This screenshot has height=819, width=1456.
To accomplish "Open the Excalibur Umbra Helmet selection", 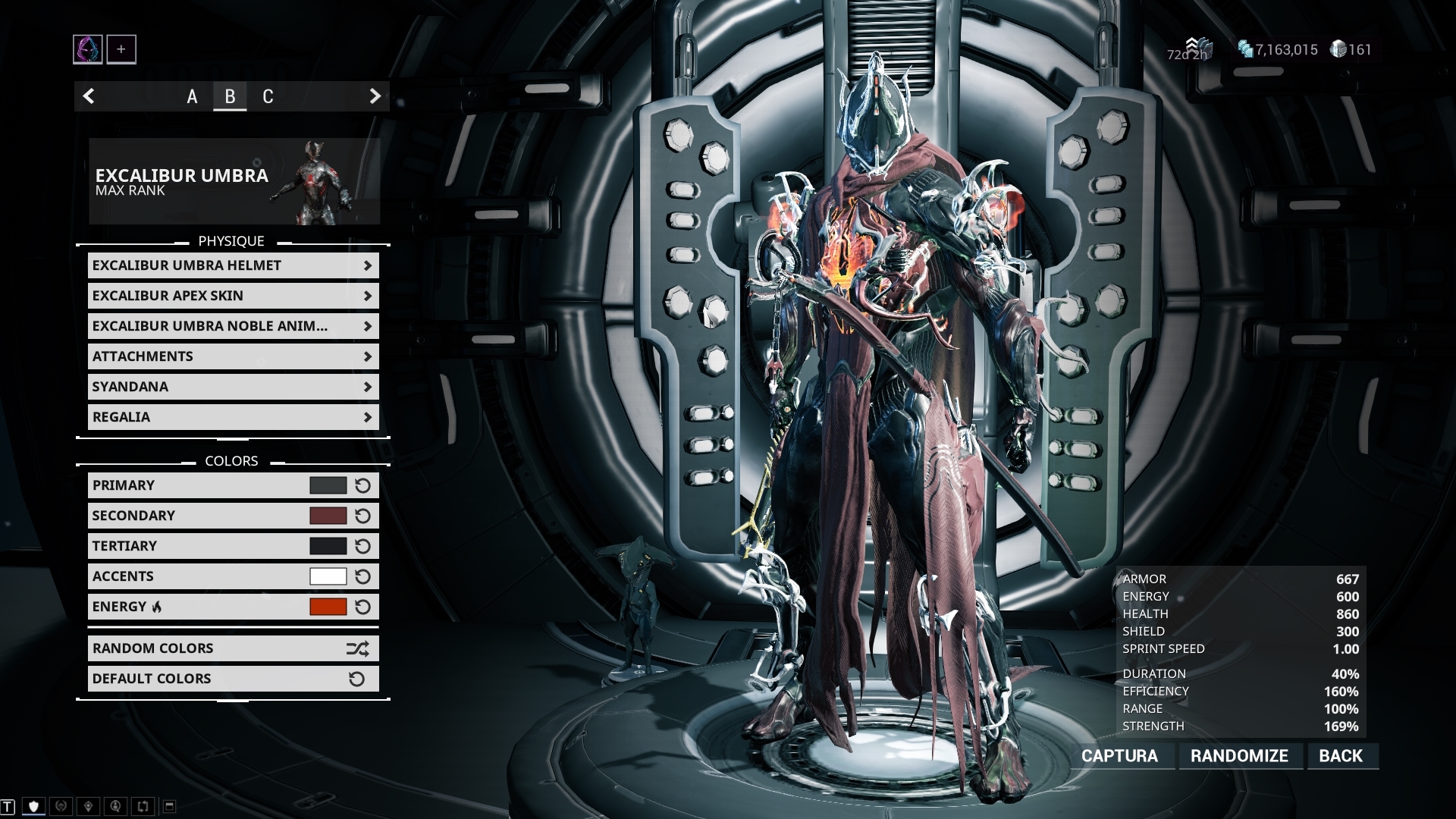I will pyautogui.click(x=233, y=265).
